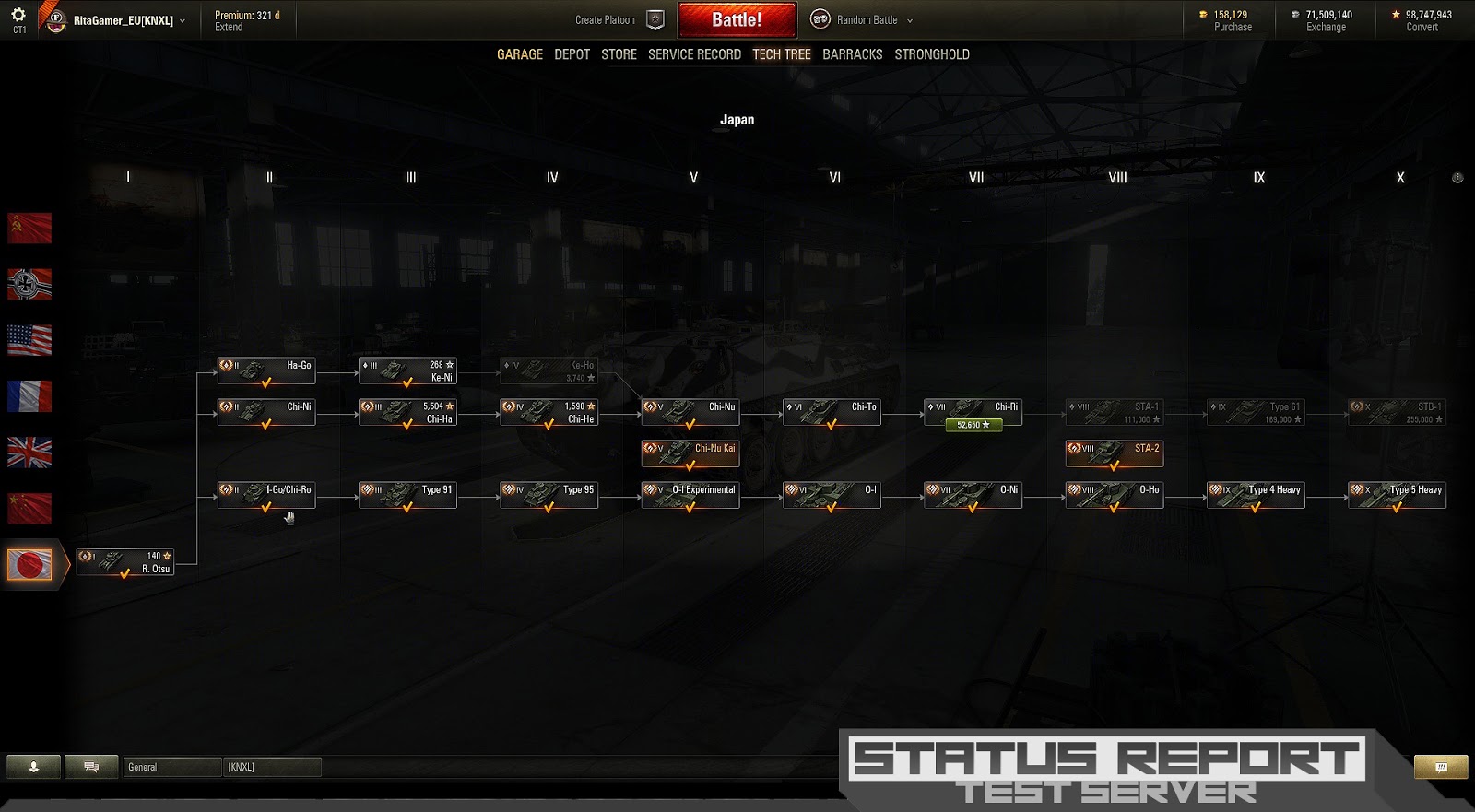Select the STA-2 premium tank node
Screen dimensions: 1475x812
click(x=1114, y=453)
